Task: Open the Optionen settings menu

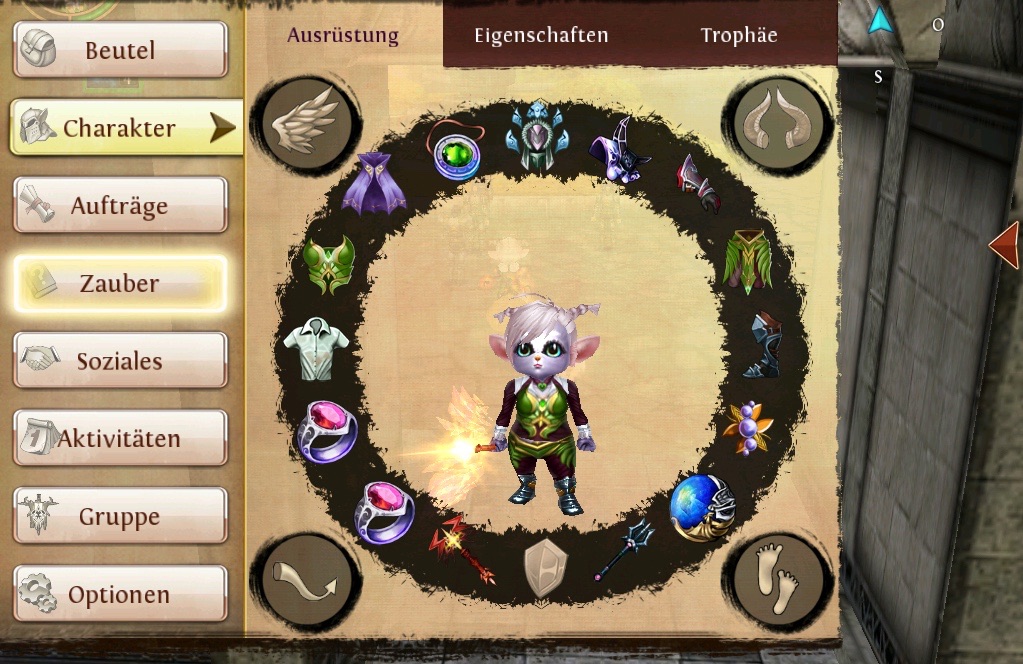Action: (x=120, y=594)
